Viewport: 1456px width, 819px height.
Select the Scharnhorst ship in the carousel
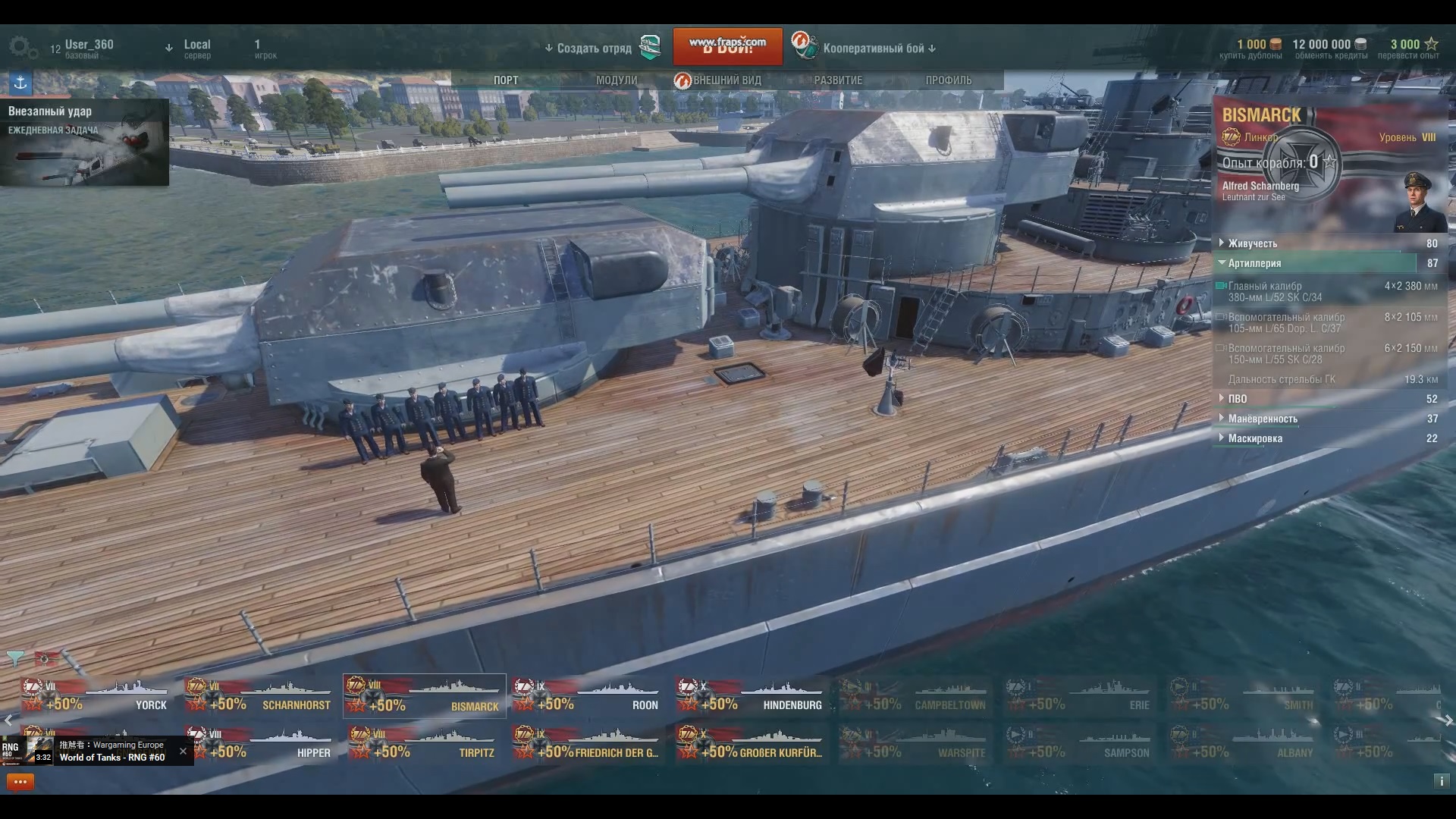click(x=259, y=696)
